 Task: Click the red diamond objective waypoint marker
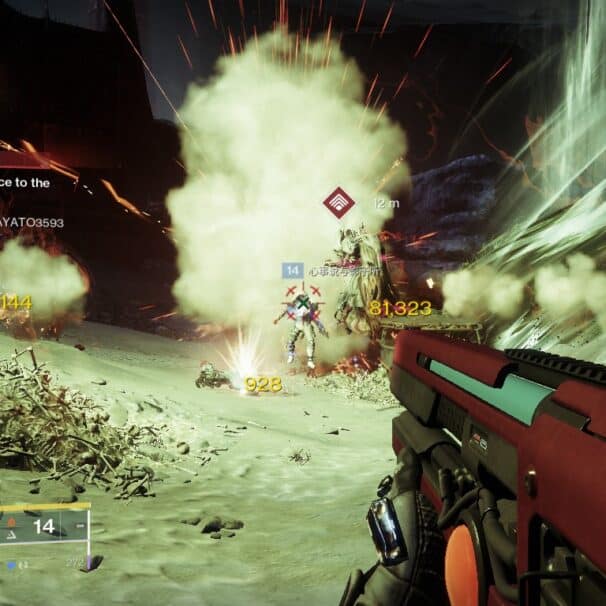[x=339, y=203]
